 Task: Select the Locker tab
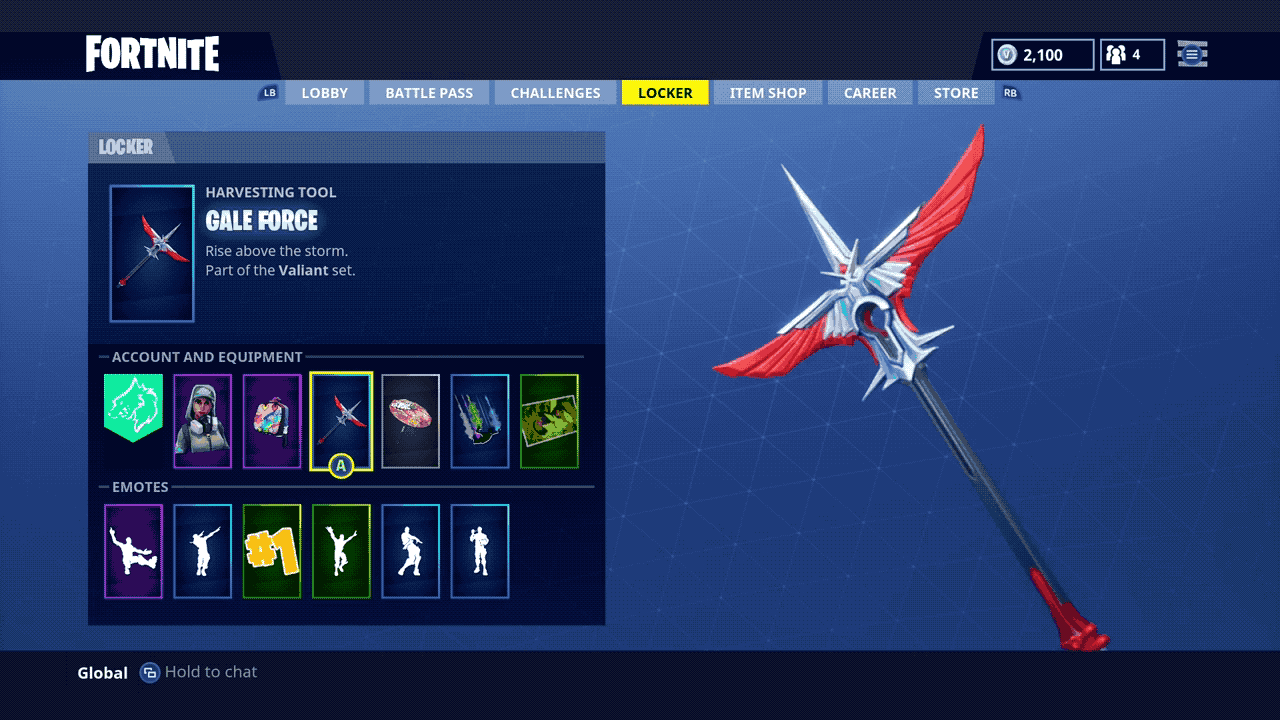[x=665, y=93]
